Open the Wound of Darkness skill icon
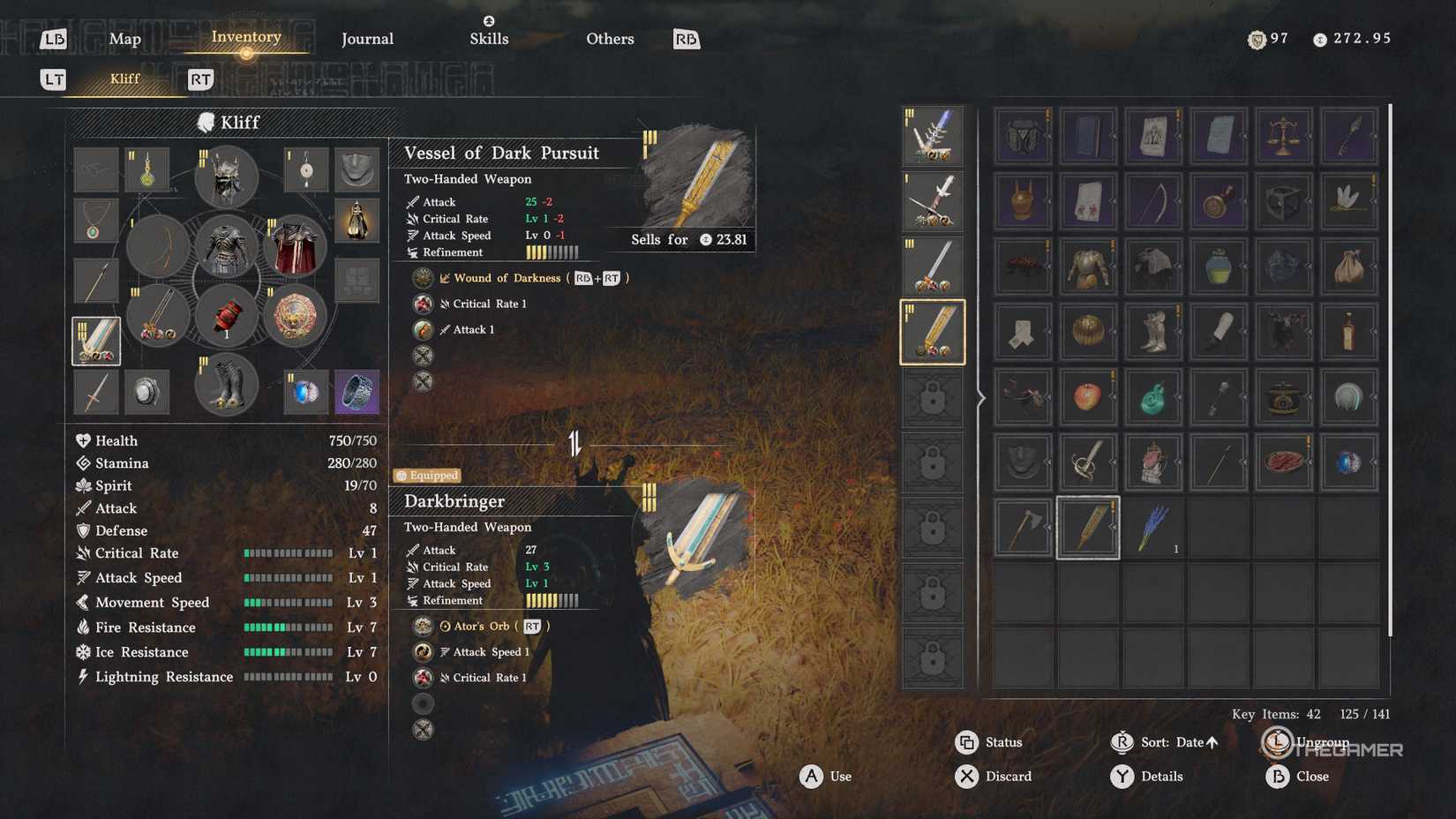Viewport: 1456px width, 819px height. pos(423,277)
